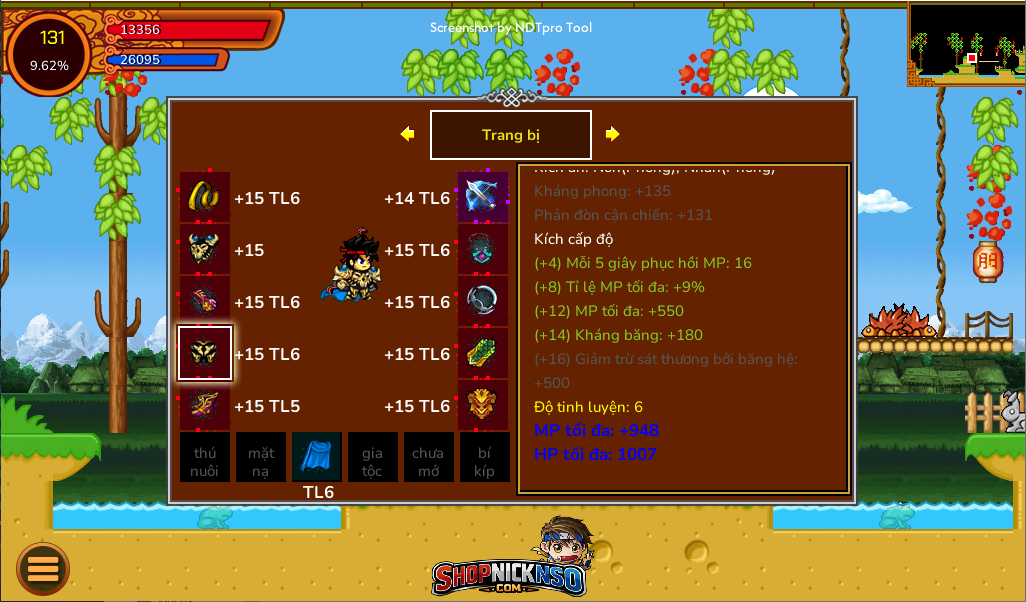Select the blue crossbow weapon slot
Screen dimensions: 1026x602
pyautogui.click(x=483, y=197)
